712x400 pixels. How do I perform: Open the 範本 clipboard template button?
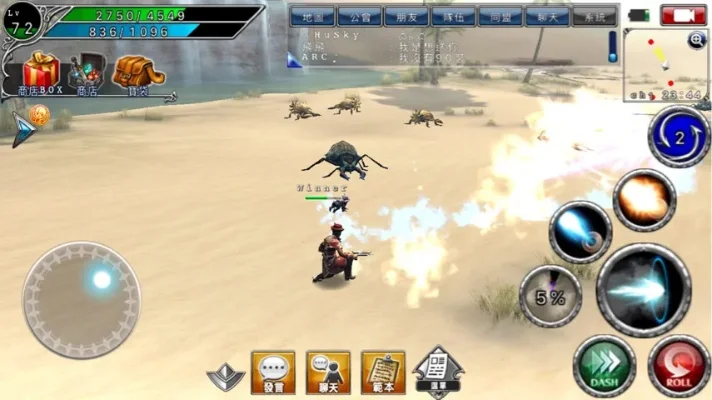[382, 371]
